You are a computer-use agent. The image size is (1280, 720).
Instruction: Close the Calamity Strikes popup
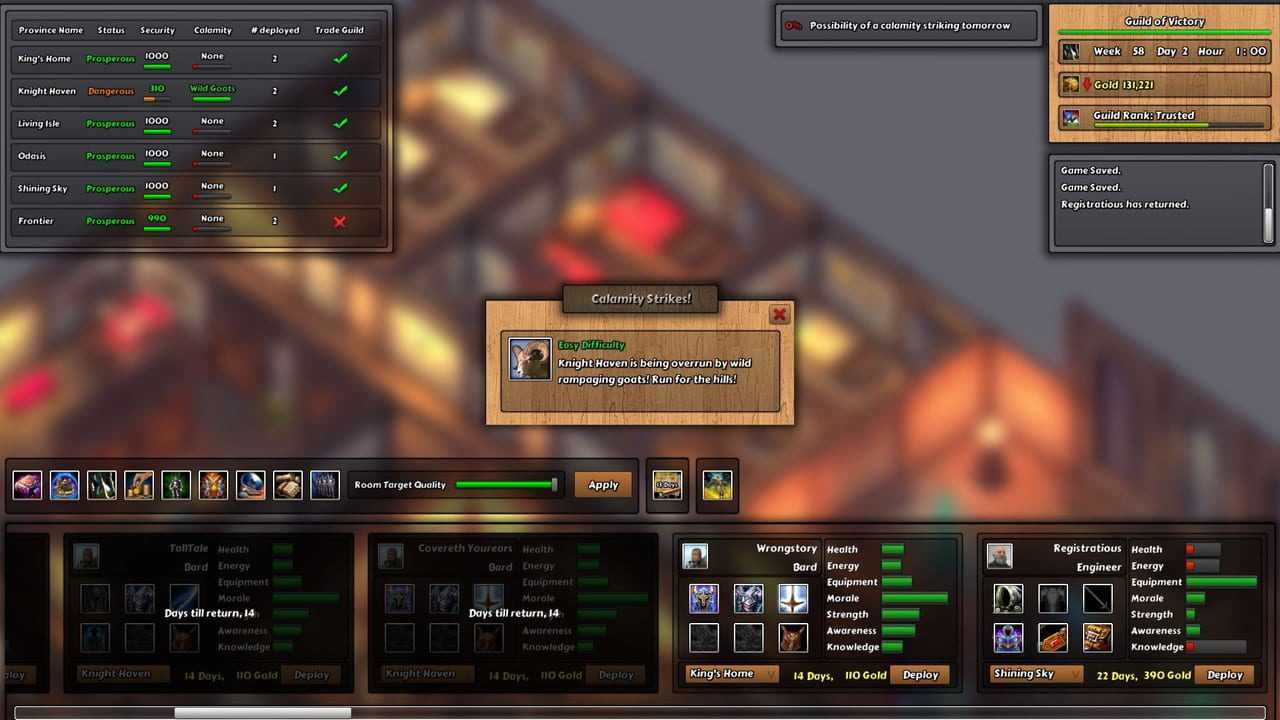point(779,315)
